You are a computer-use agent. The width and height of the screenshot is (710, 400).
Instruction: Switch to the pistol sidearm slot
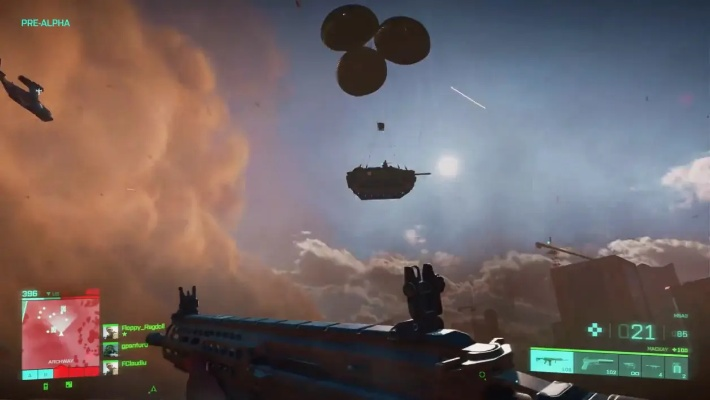(x=596, y=364)
